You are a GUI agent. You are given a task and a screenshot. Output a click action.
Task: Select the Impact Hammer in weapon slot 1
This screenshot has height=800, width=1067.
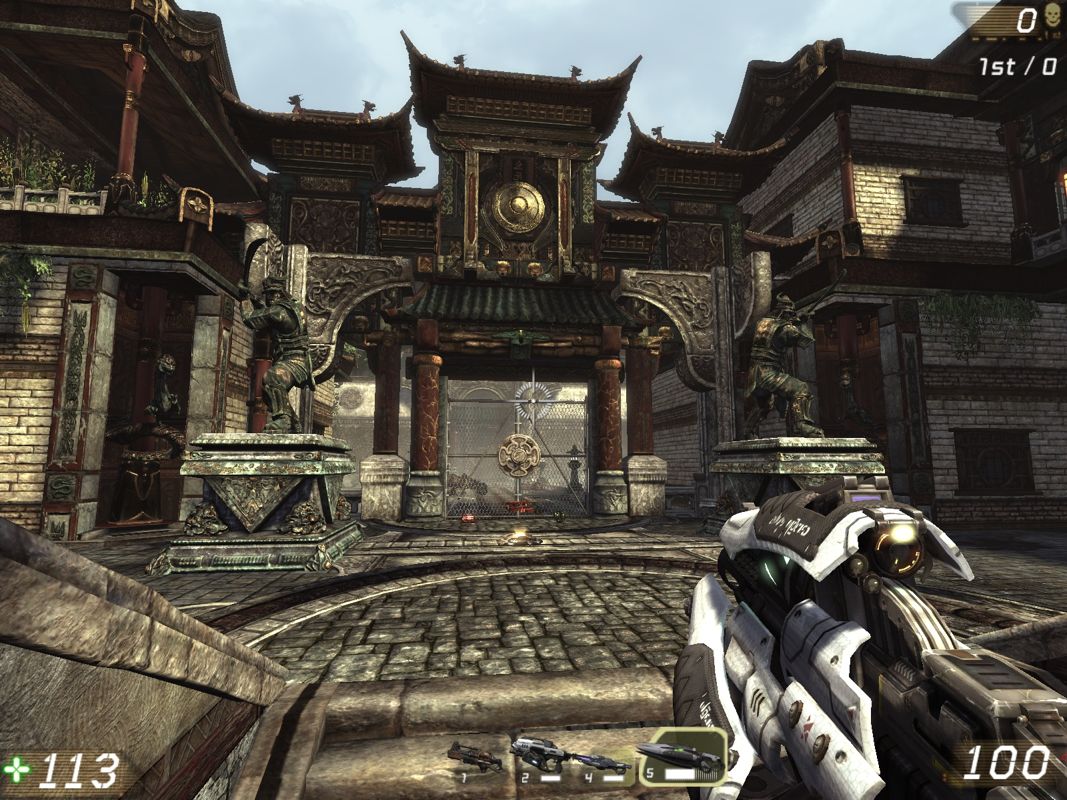(474, 757)
